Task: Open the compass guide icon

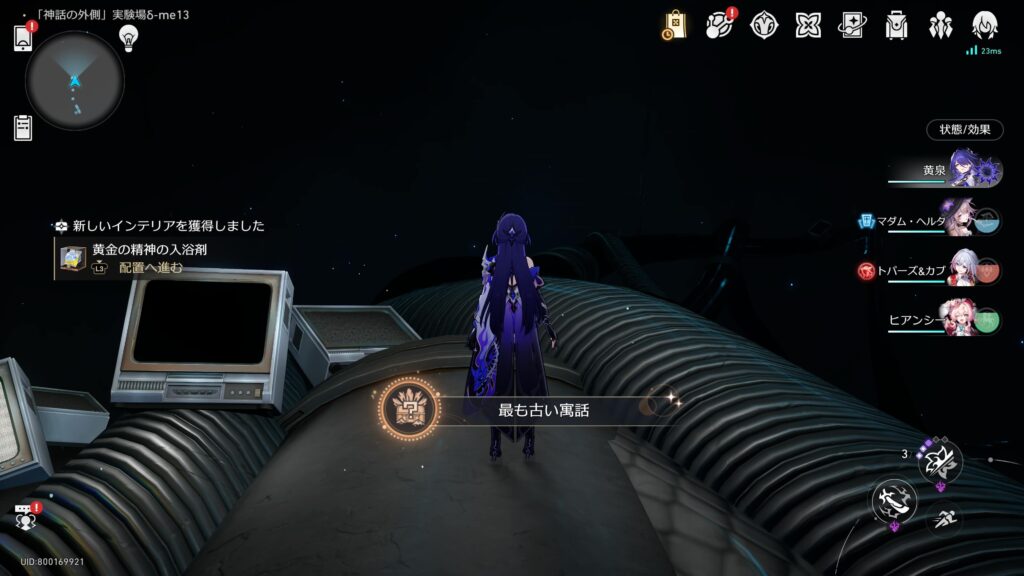Action: [764, 25]
